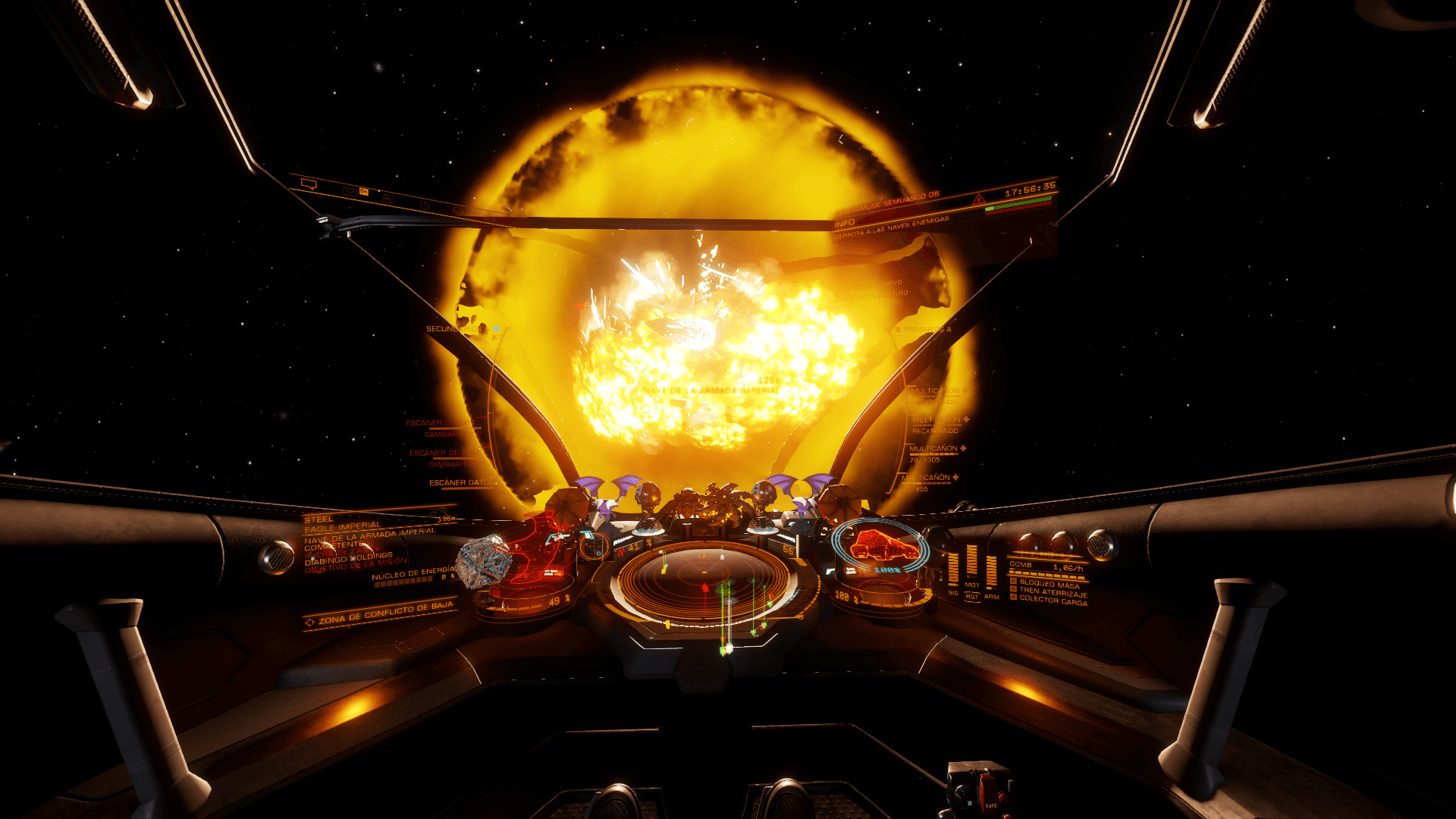This screenshot has height=819, width=1456.
Task: Select the radar scanner disc
Action: (705, 584)
